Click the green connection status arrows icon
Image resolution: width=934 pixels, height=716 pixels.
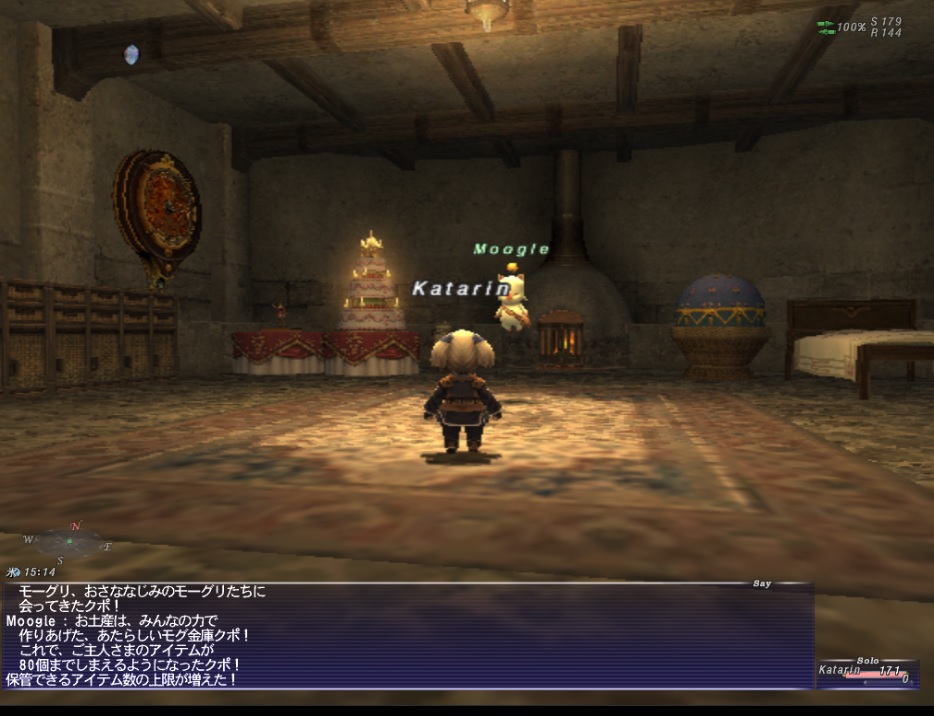click(x=825, y=28)
